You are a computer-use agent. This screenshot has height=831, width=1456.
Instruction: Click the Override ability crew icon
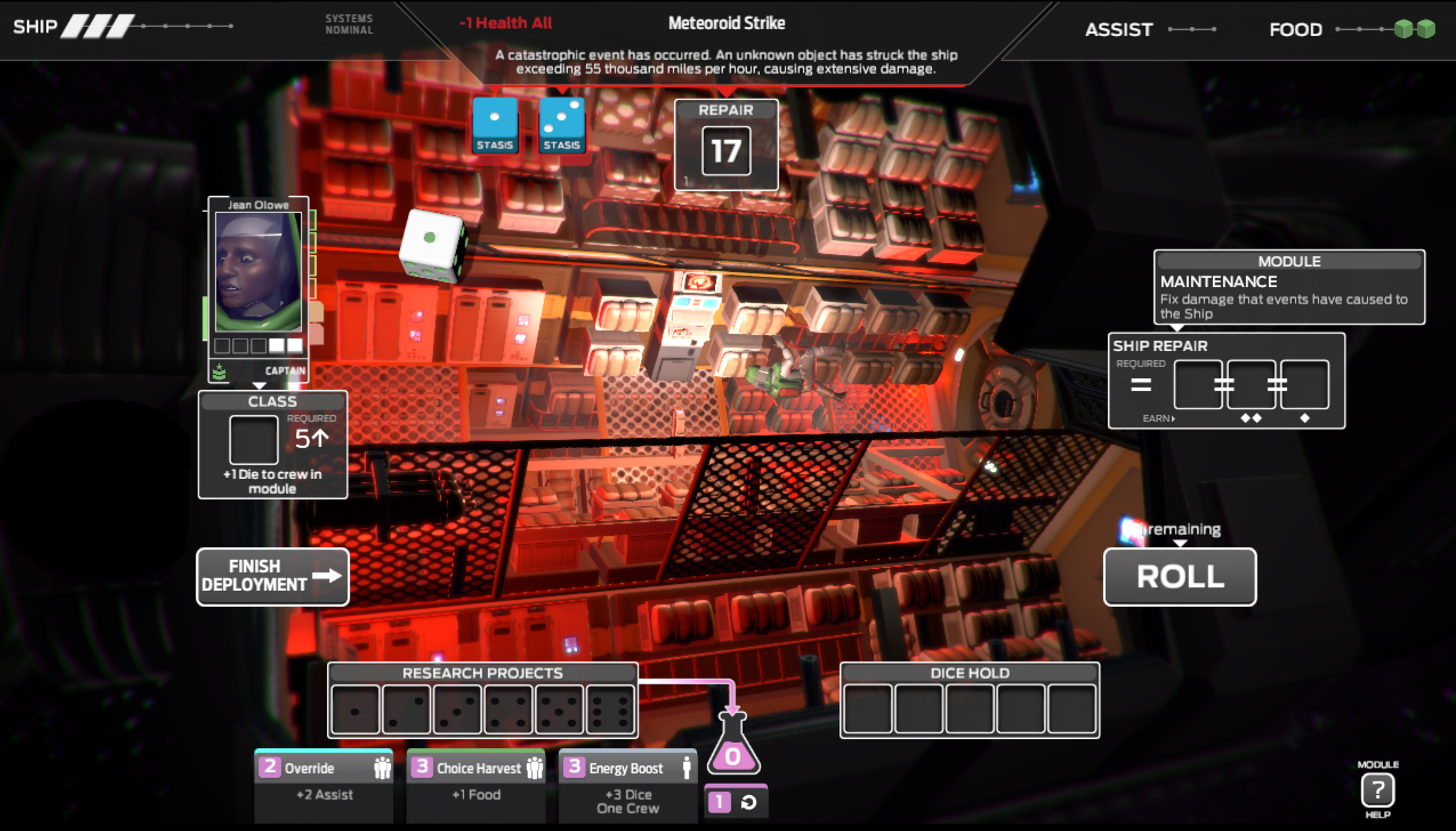[x=381, y=768]
